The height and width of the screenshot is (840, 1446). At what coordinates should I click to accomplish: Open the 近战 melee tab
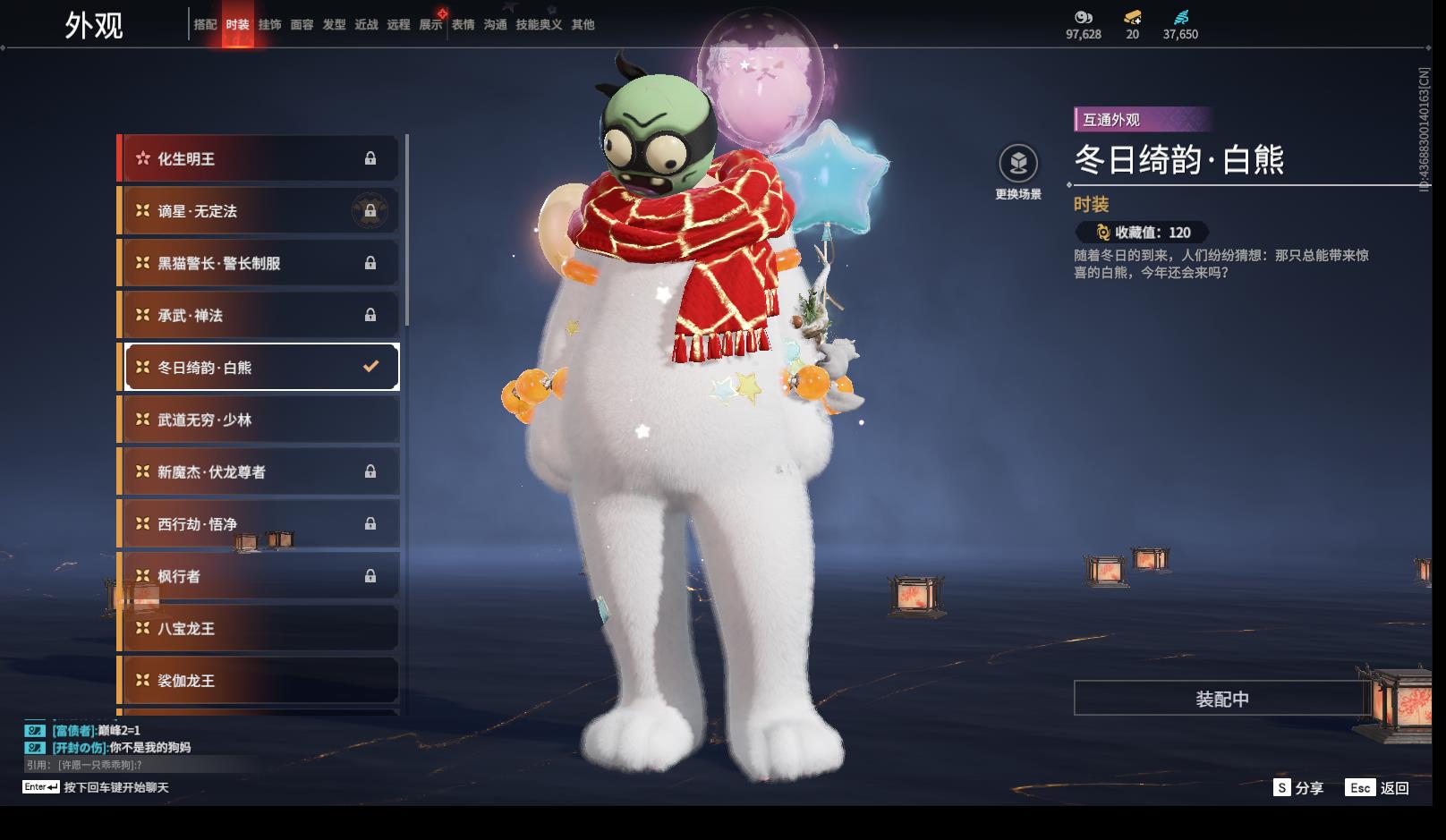(366, 25)
